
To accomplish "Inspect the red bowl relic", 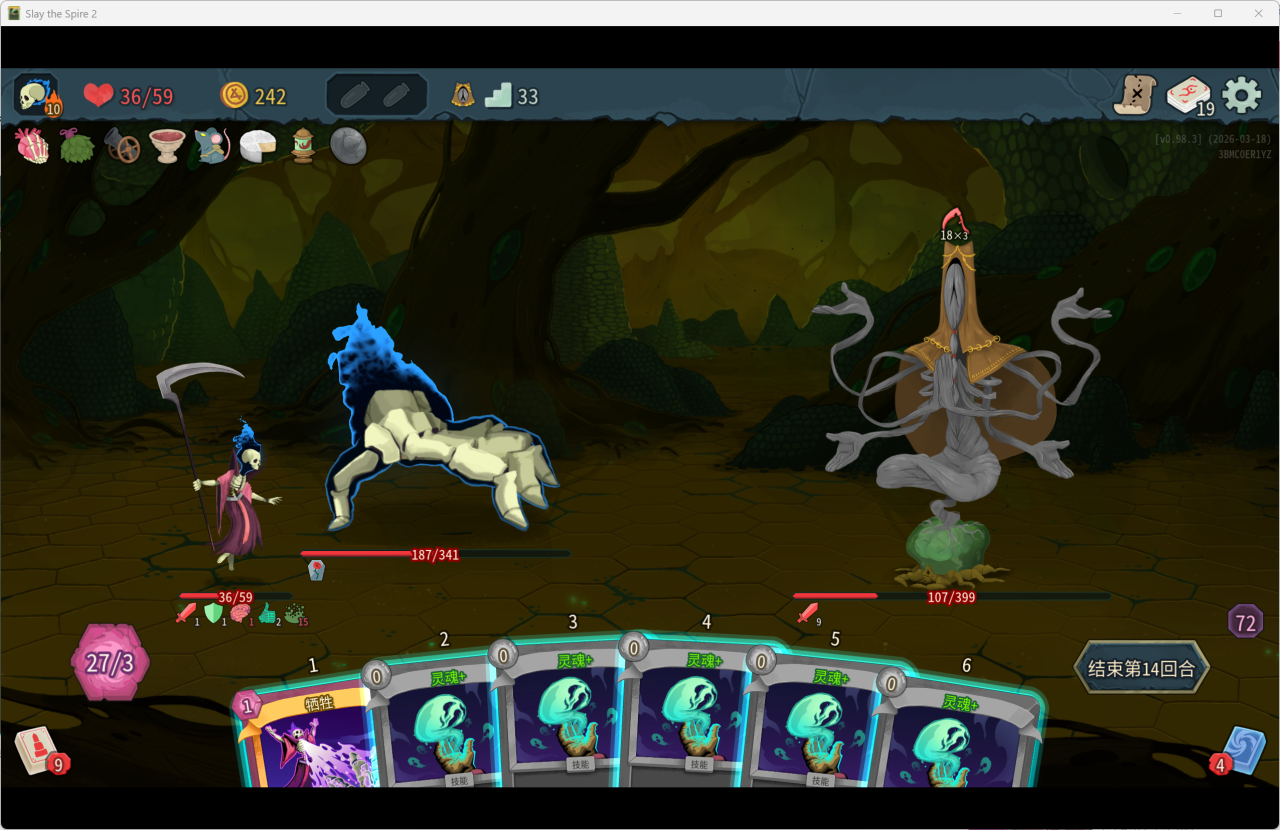I will pos(167,146).
